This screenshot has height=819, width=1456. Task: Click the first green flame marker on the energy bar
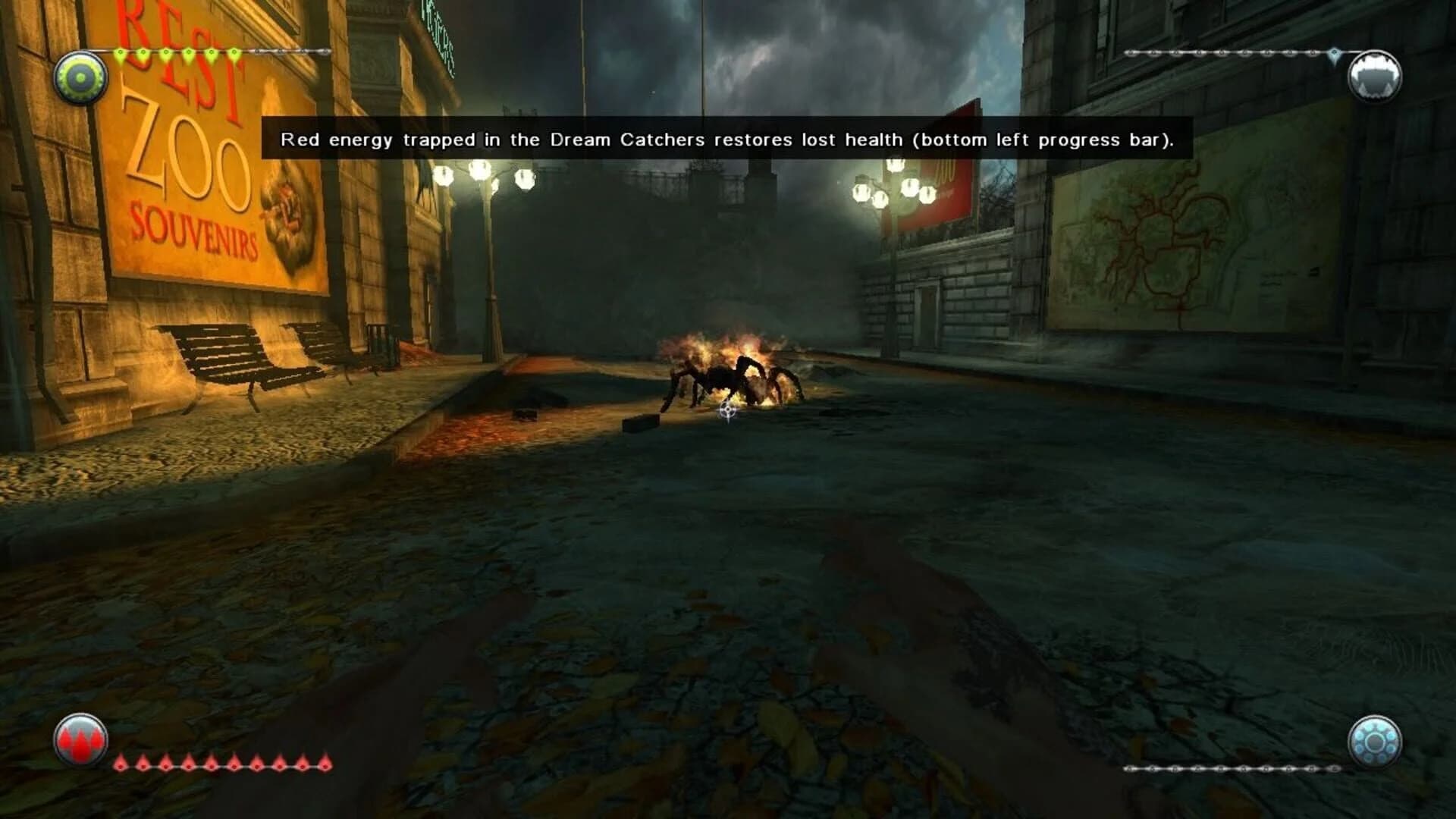tap(121, 53)
